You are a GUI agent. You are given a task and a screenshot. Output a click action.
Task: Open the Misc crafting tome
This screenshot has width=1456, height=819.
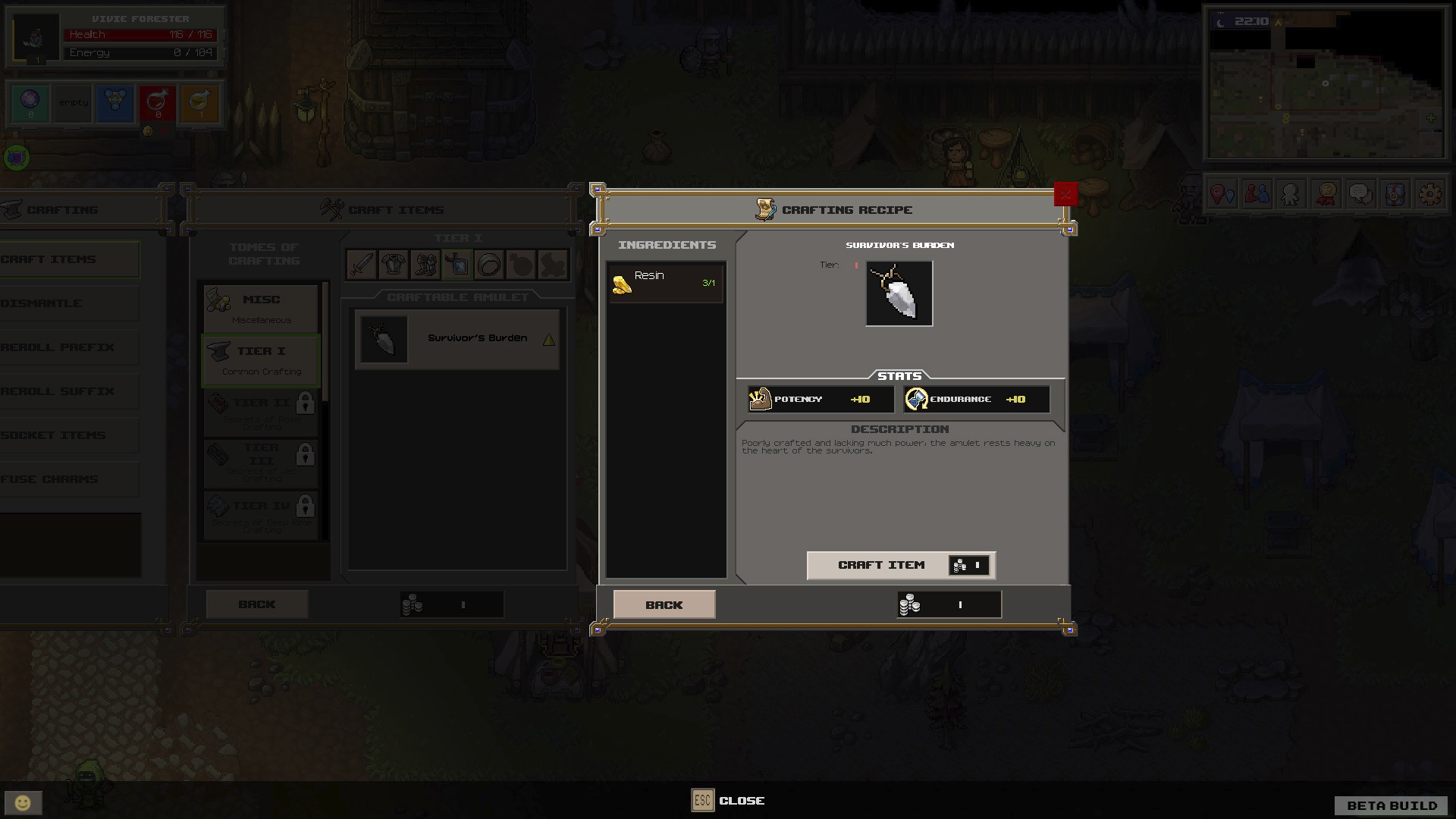point(261,308)
